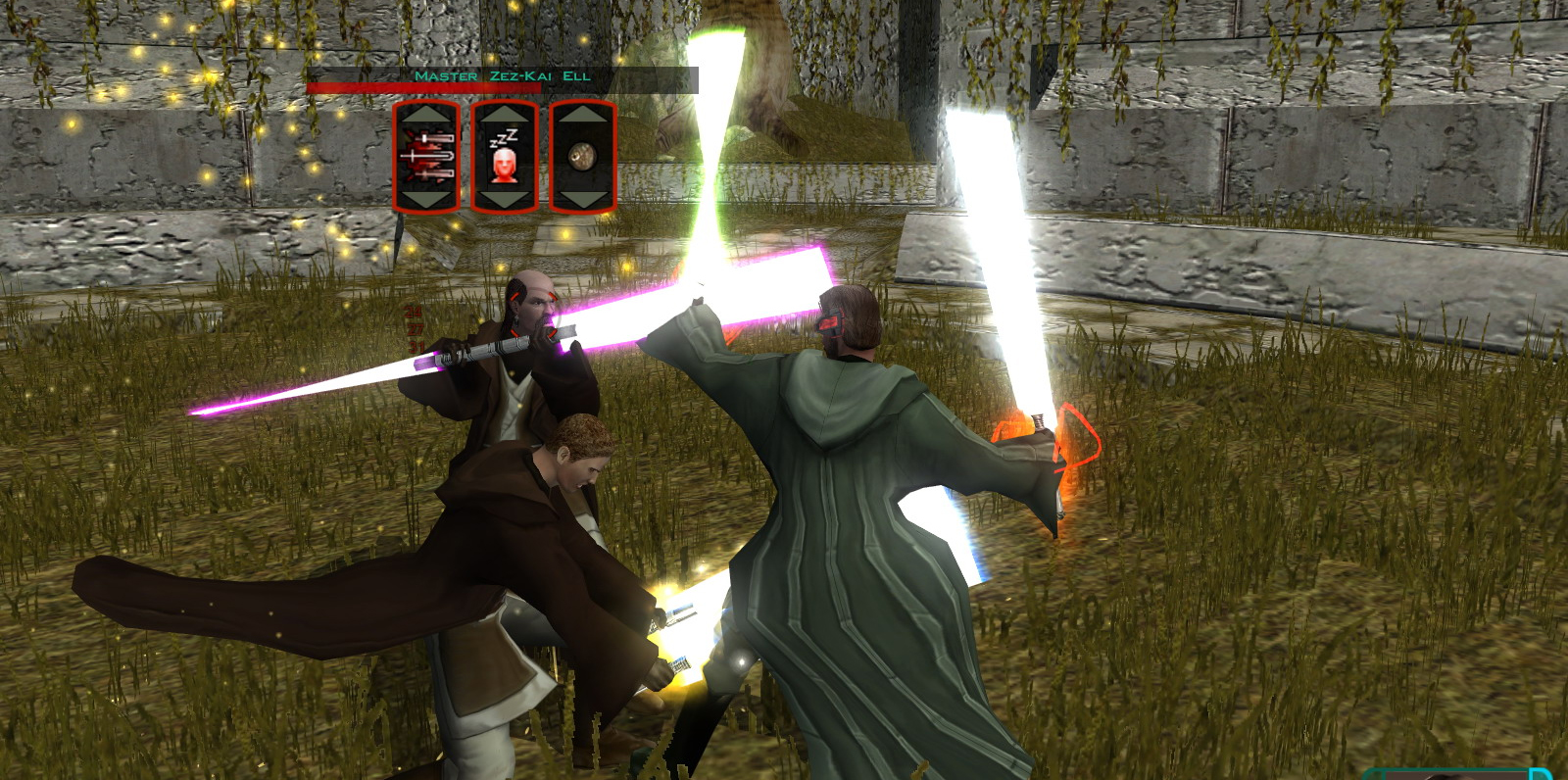Use the sleeping face Force power
The width and height of the screenshot is (1568, 780).
pyautogui.click(x=505, y=157)
